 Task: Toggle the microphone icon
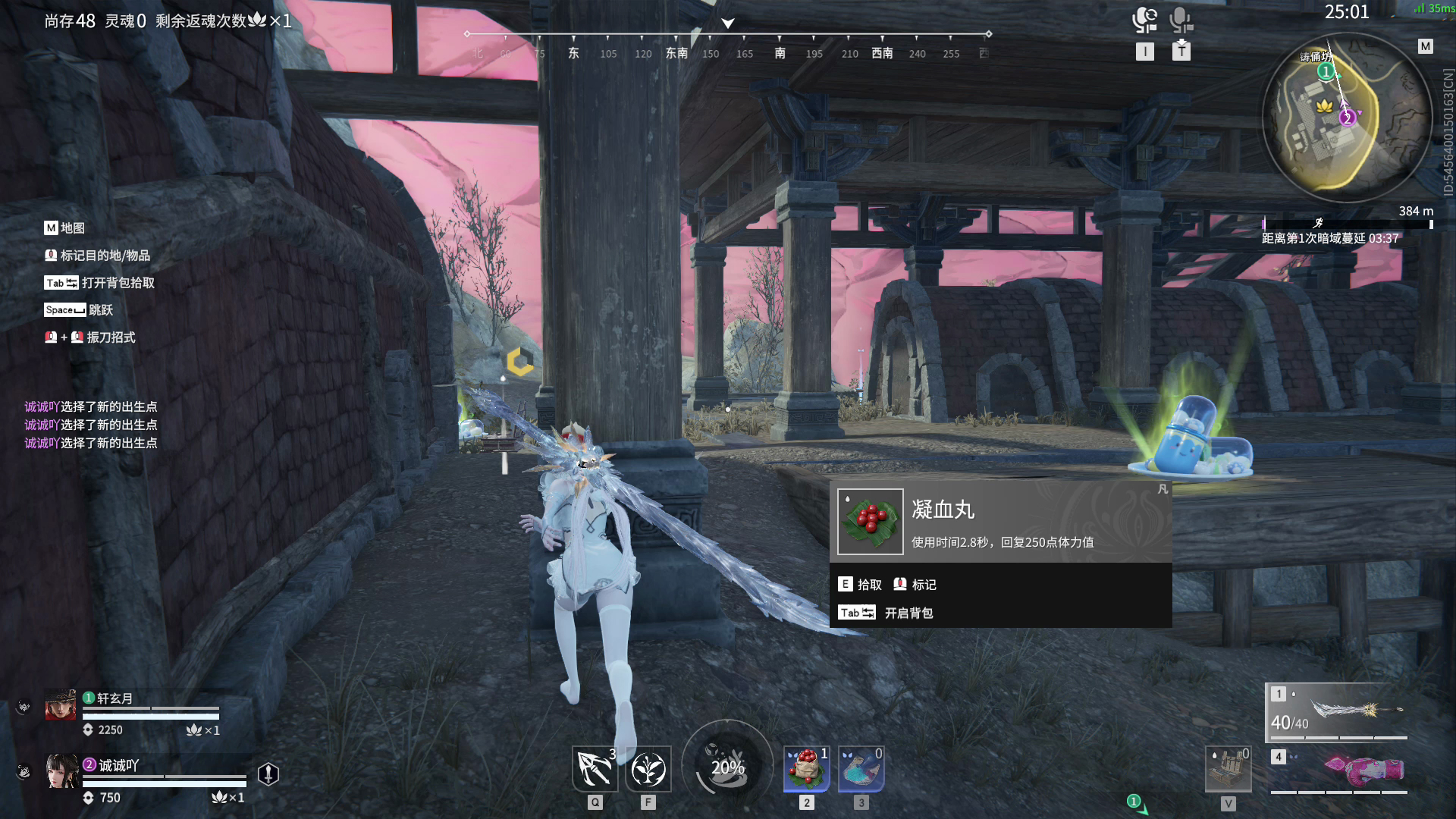(x=1181, y=20)
